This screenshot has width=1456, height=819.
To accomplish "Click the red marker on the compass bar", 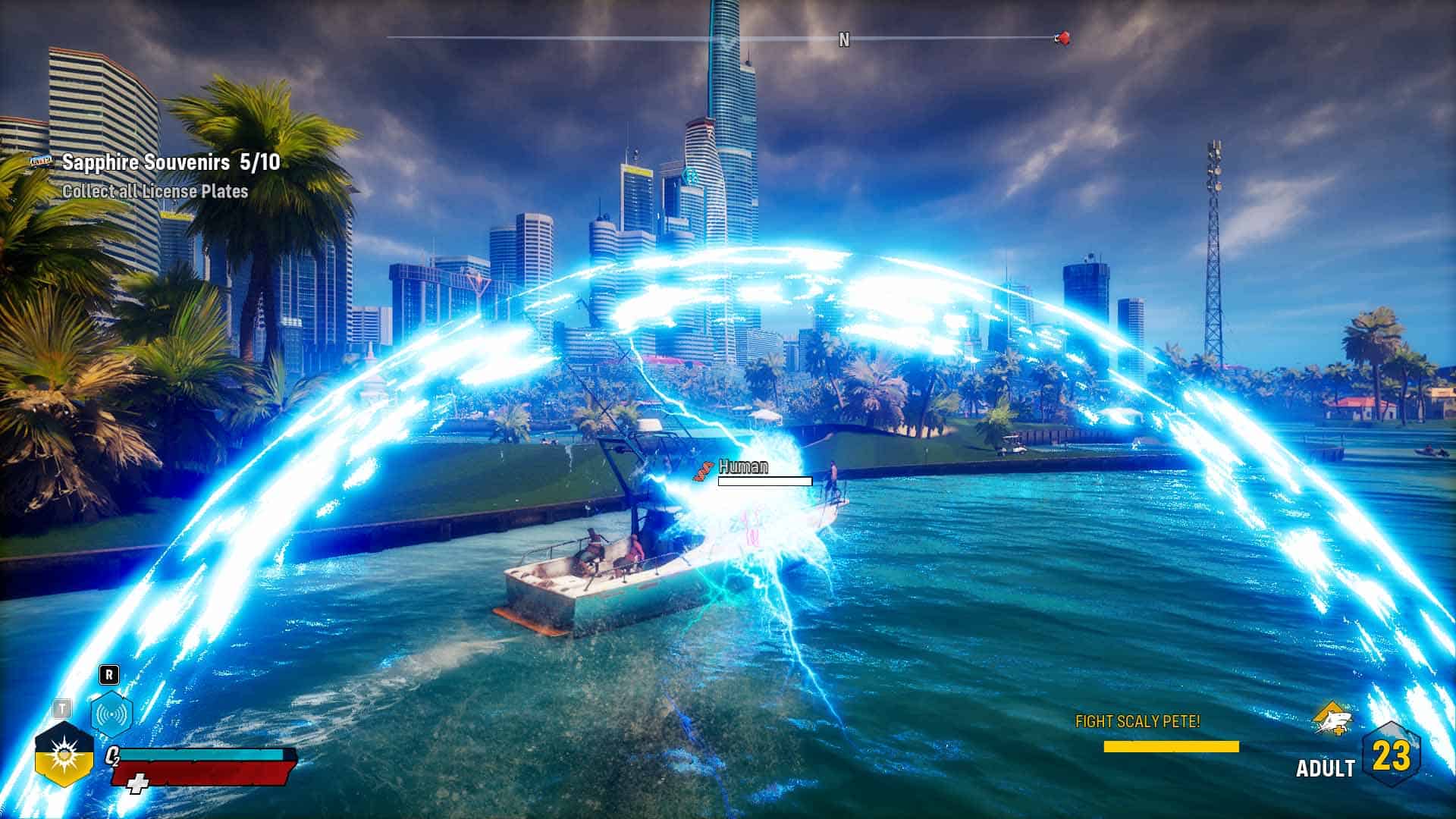I will tap(1063, 38).
